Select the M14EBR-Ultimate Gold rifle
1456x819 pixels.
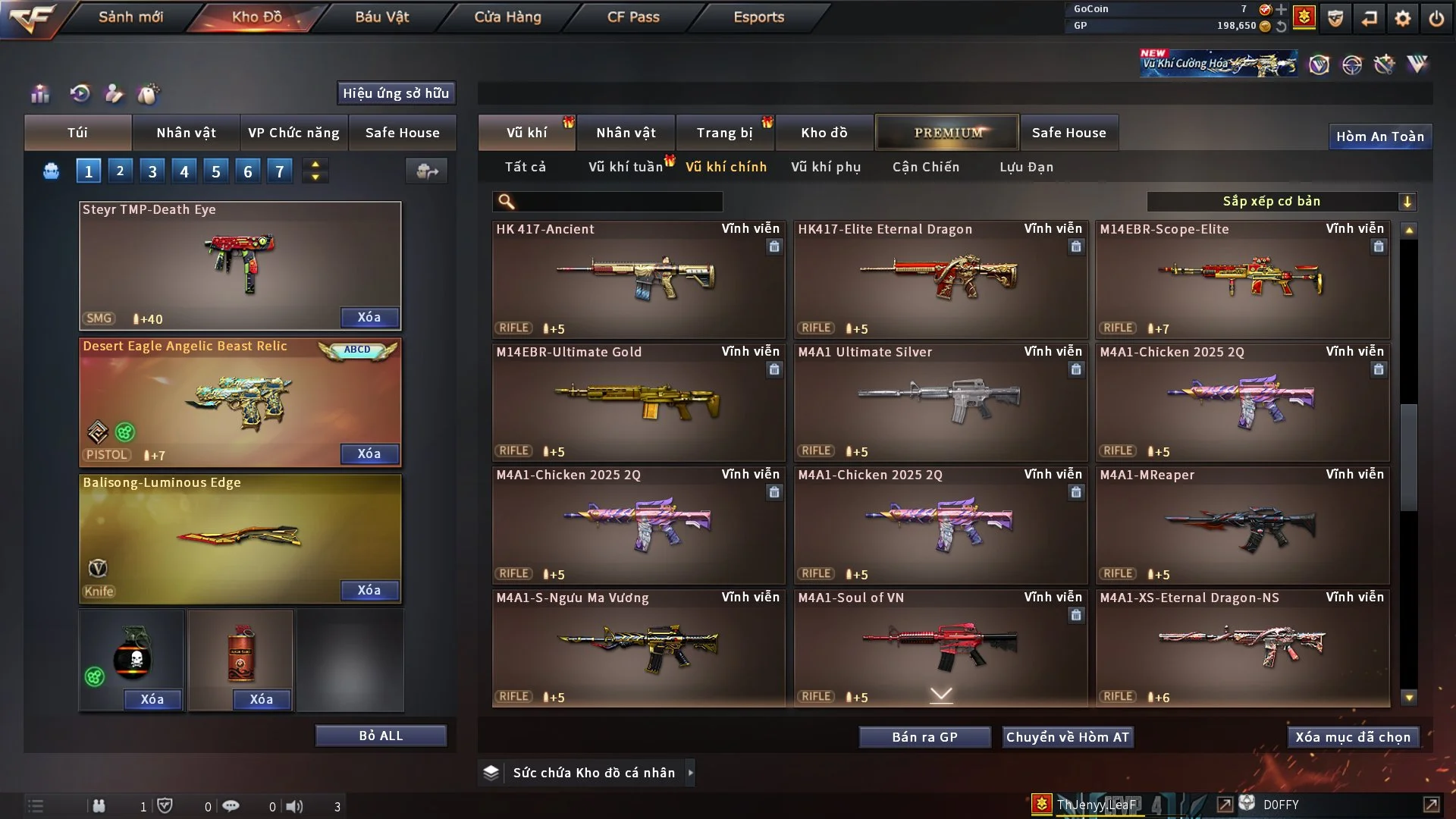tap(638, 402)
